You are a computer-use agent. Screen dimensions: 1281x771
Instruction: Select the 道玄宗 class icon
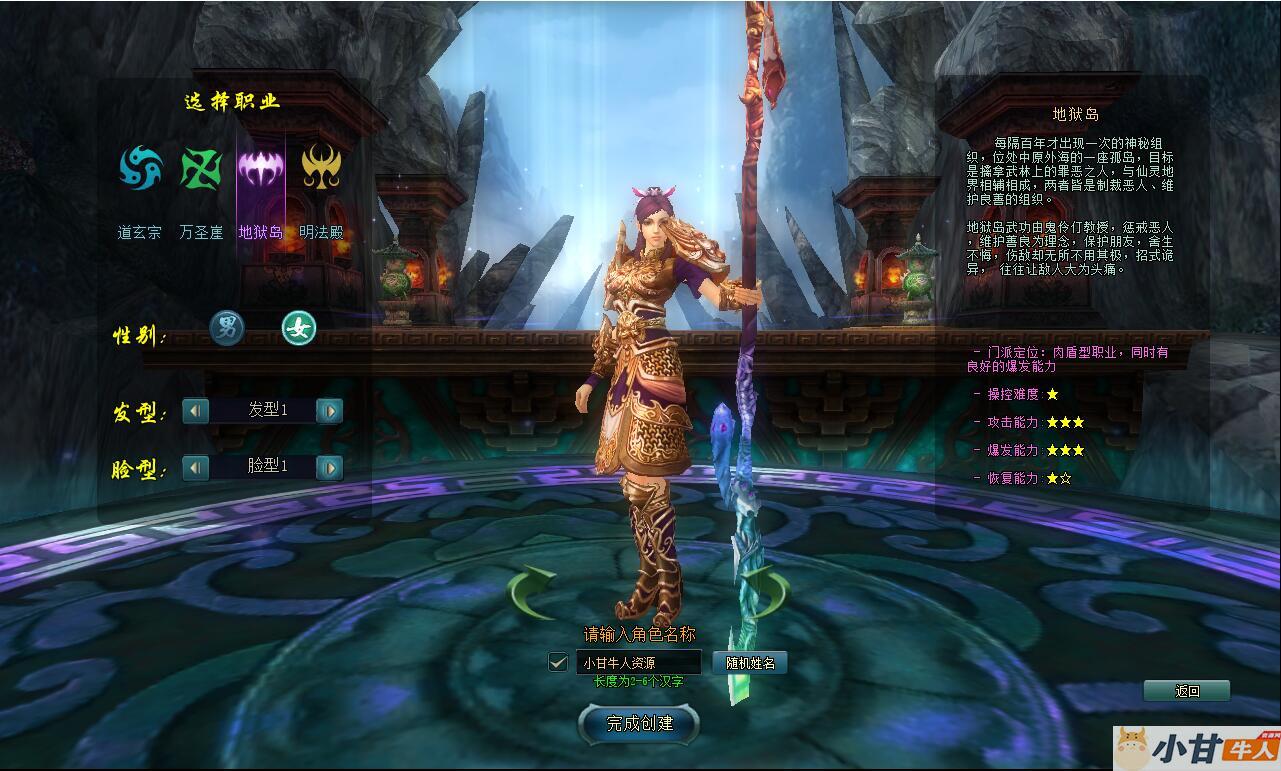click(x=141, y=167)
